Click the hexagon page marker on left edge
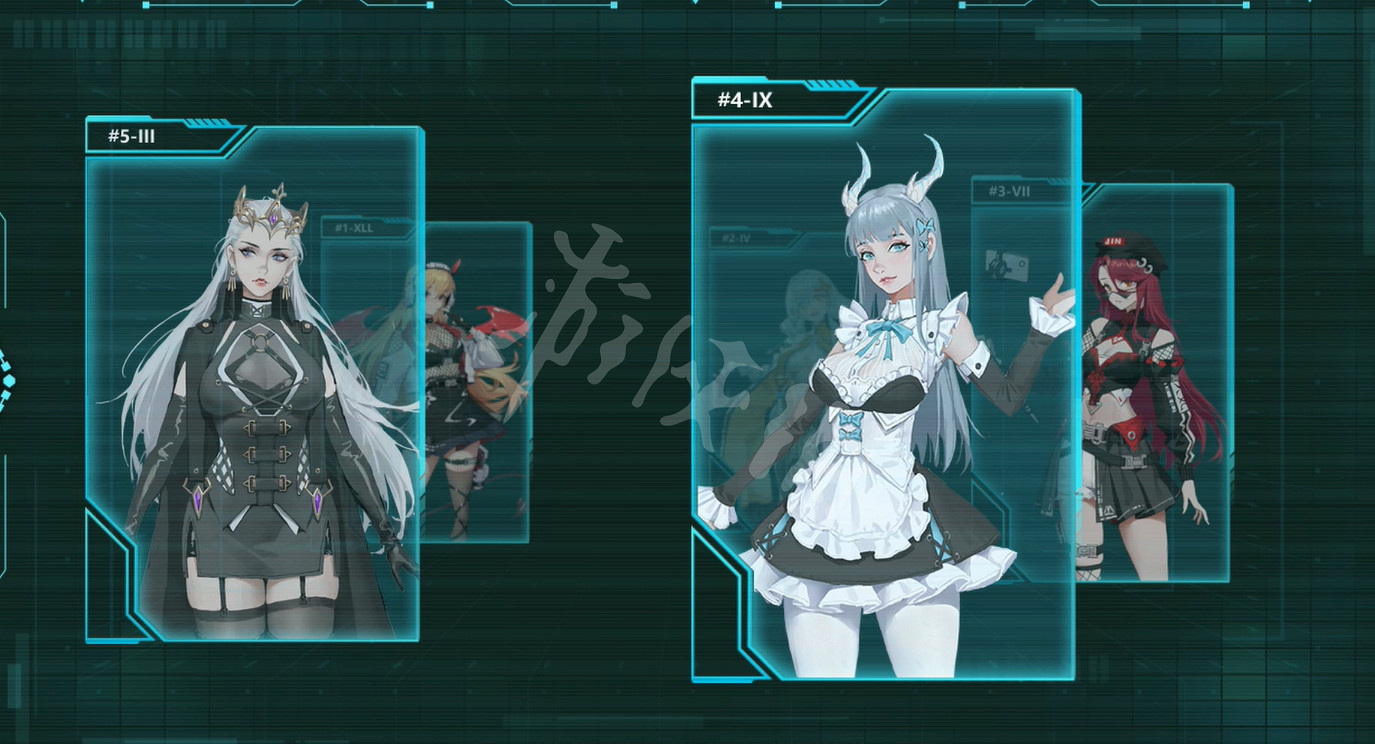 coord(9,381)
